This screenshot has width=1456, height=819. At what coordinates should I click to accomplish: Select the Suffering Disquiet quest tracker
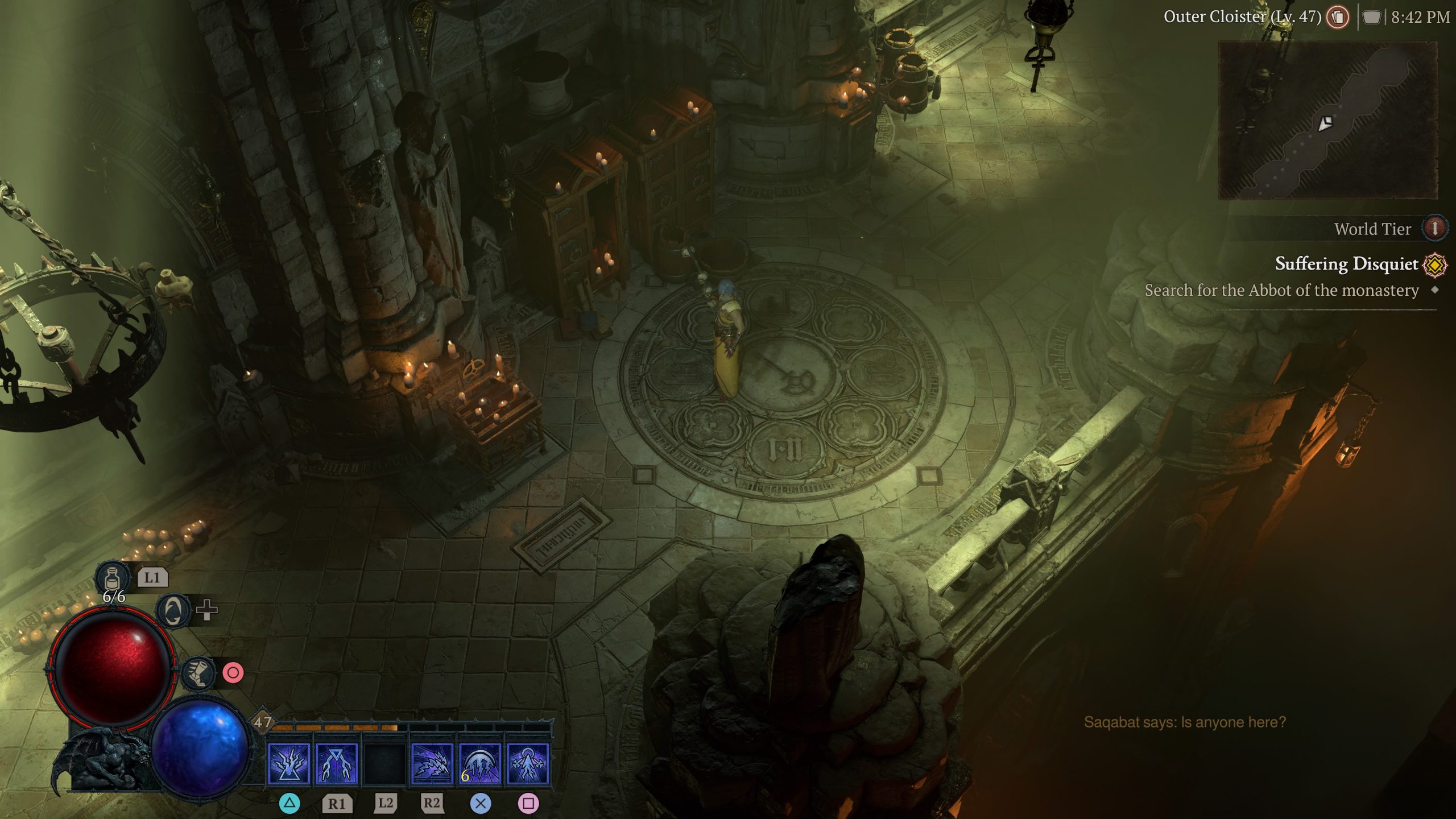click(1346, 264)
